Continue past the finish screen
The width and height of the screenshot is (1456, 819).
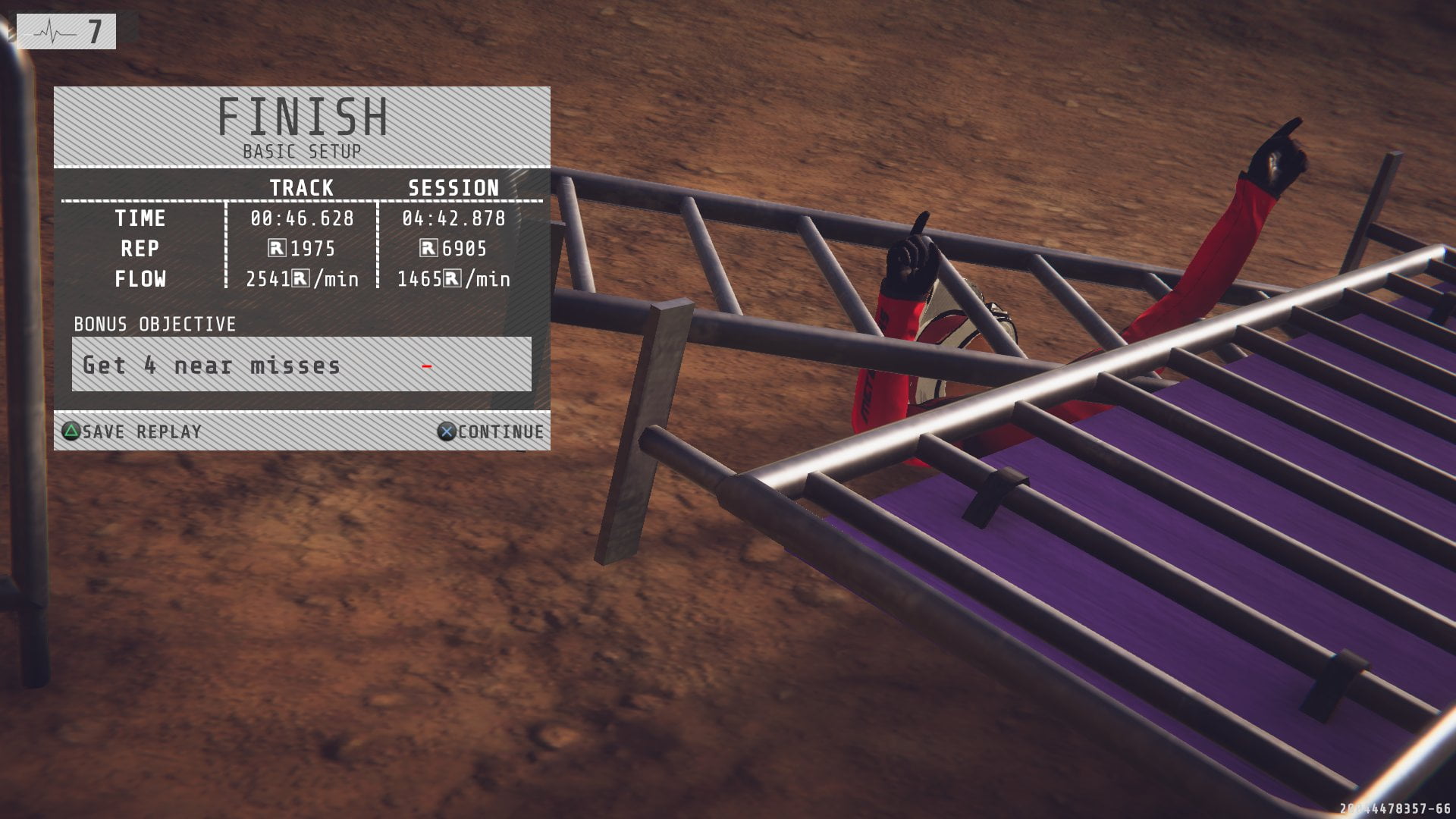point(491,431)
